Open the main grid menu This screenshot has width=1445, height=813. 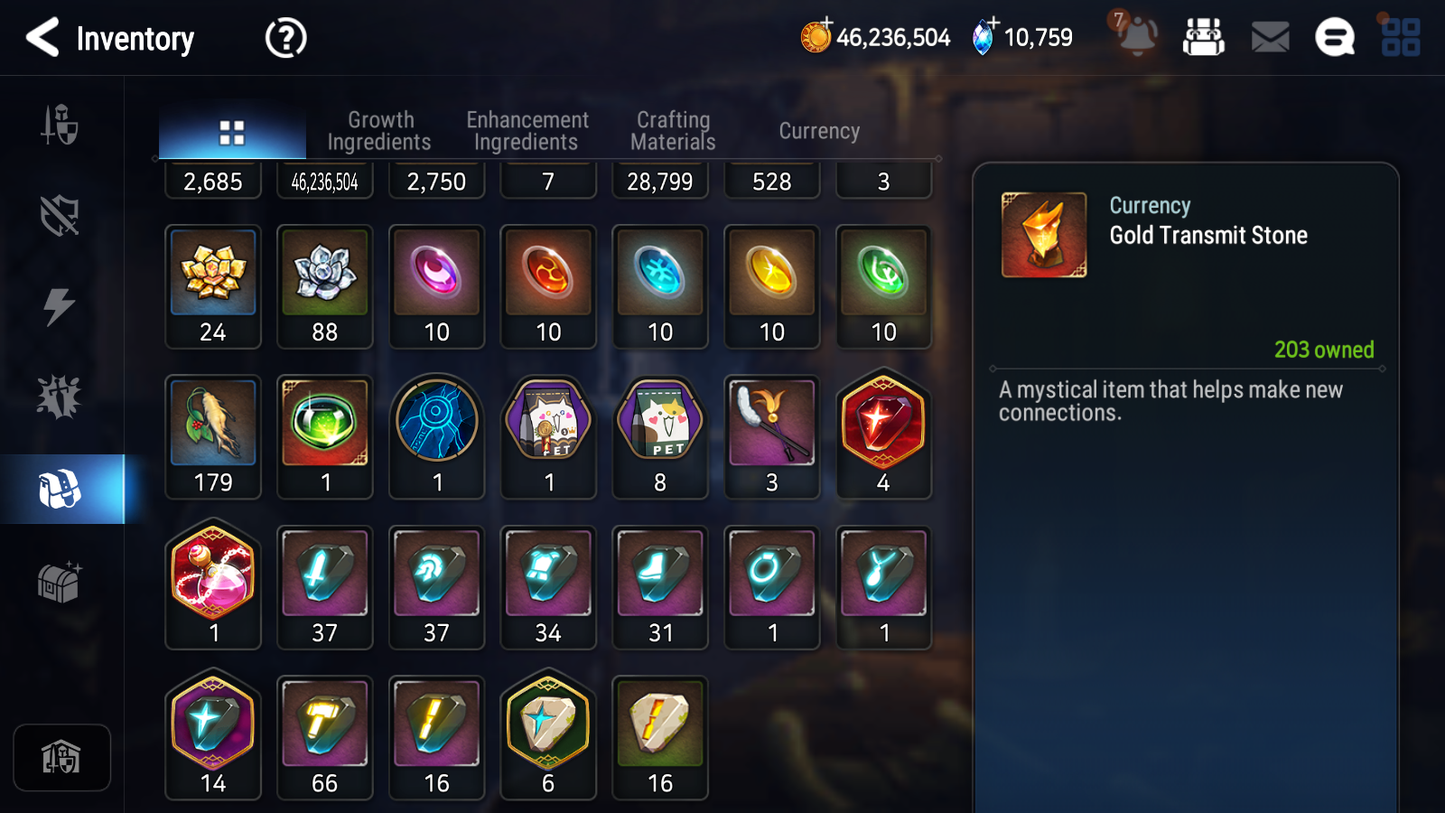(1400, 37)
